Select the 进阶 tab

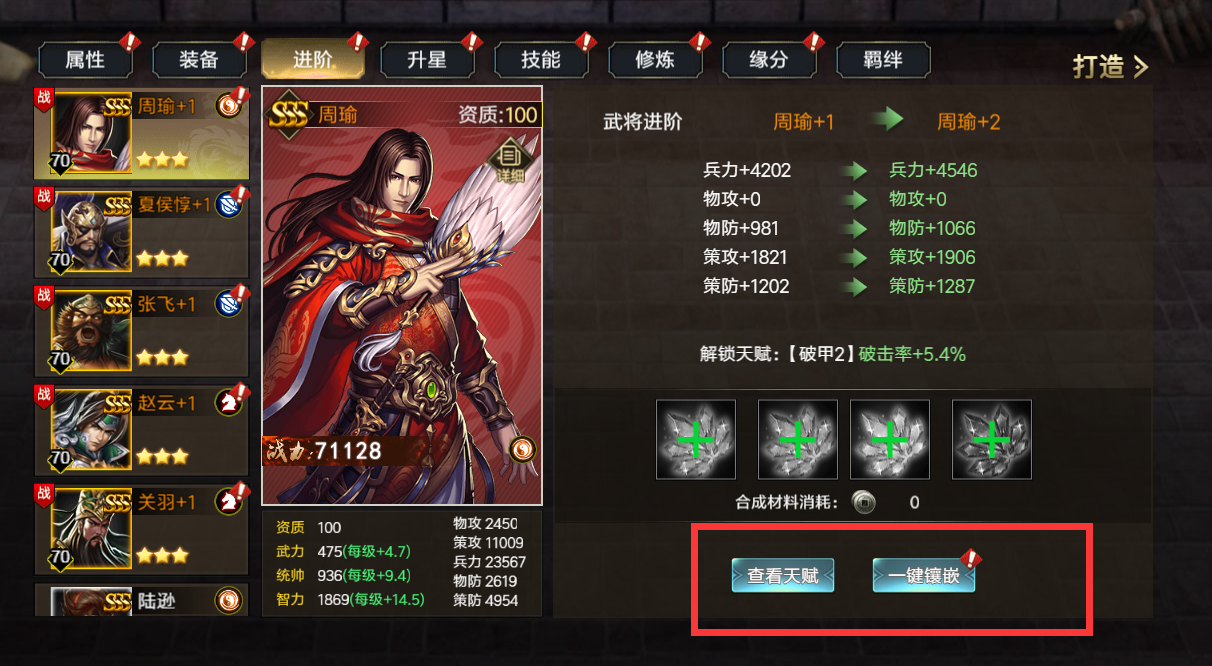(313, 60)
